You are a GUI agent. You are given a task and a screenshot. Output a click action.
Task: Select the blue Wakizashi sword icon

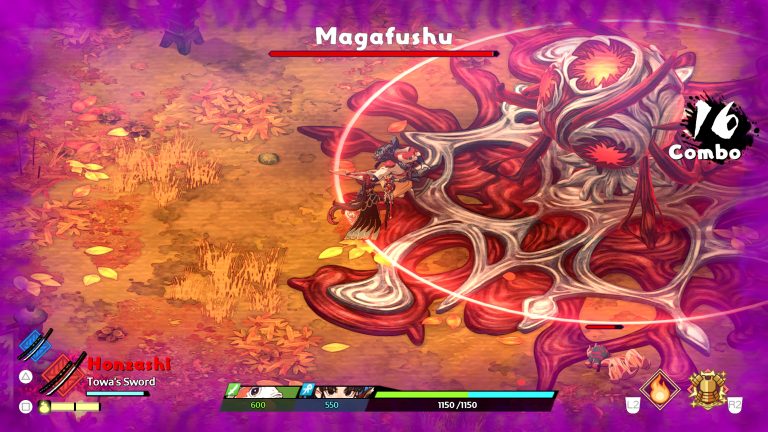coord(35,345)
